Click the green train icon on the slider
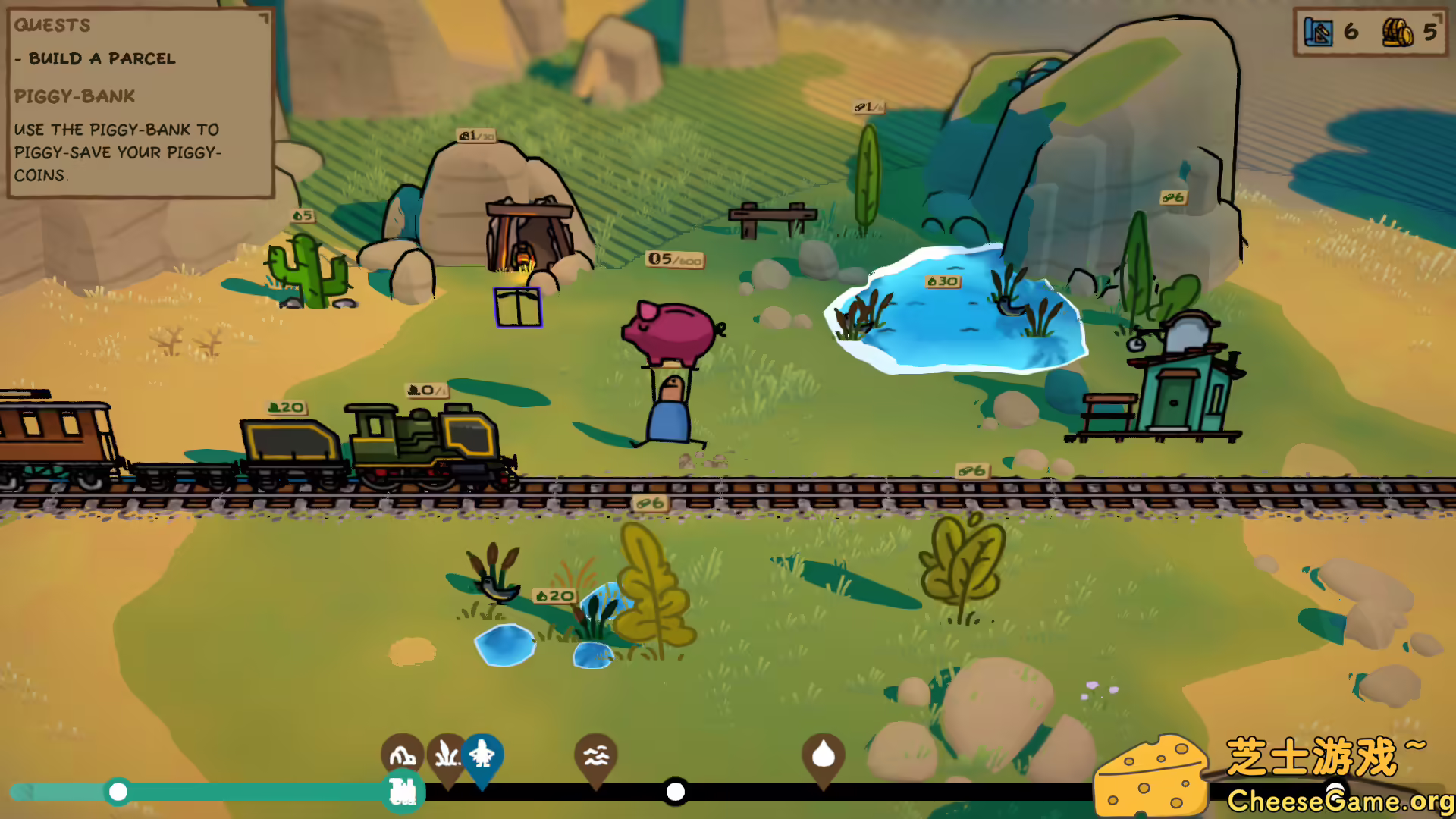Viewport: 1456px width, 819px height. click(x=403, y=791)
